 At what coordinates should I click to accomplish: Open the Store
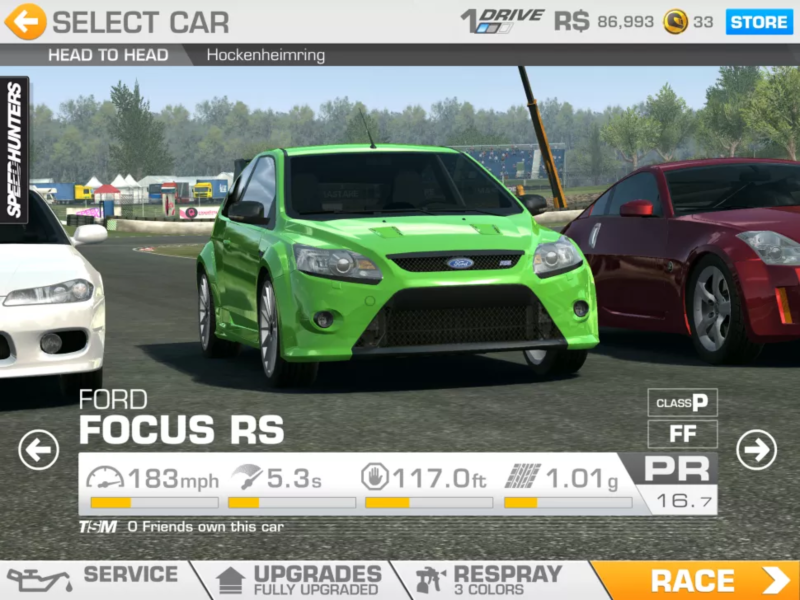pyautogui.click(x=759, y=21)
